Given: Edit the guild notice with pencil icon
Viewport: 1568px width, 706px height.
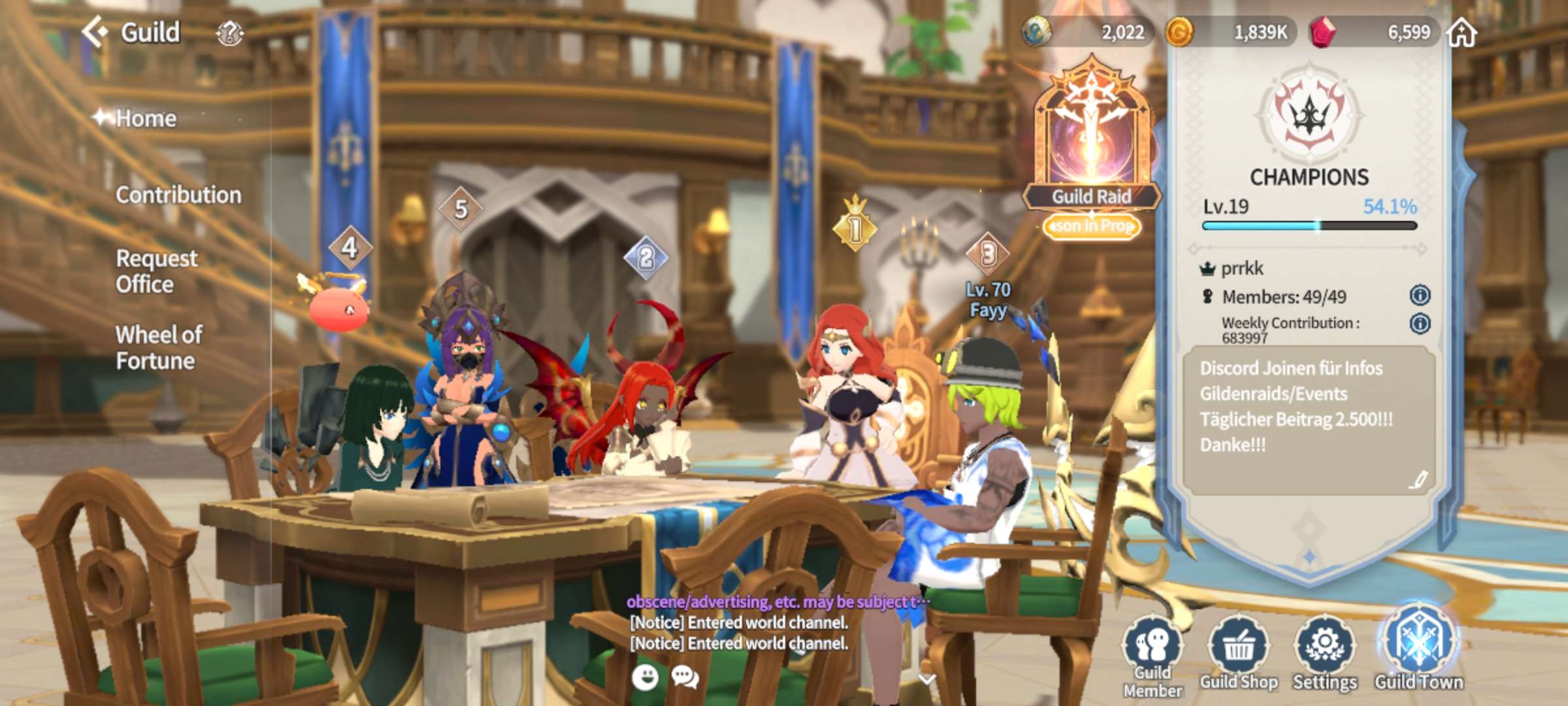Looking at the screenshot, I should 1417,480.
